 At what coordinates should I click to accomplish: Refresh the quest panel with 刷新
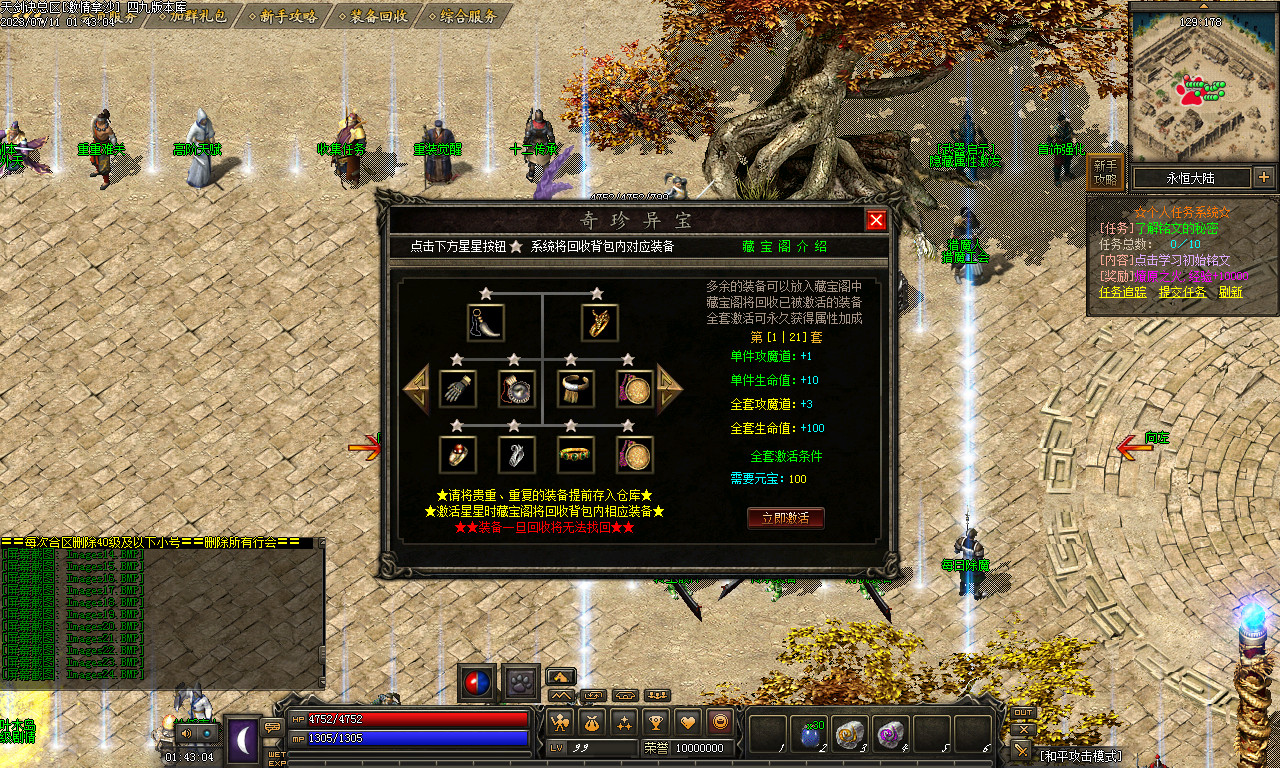pyautogui.click(x=1230, y=292)
